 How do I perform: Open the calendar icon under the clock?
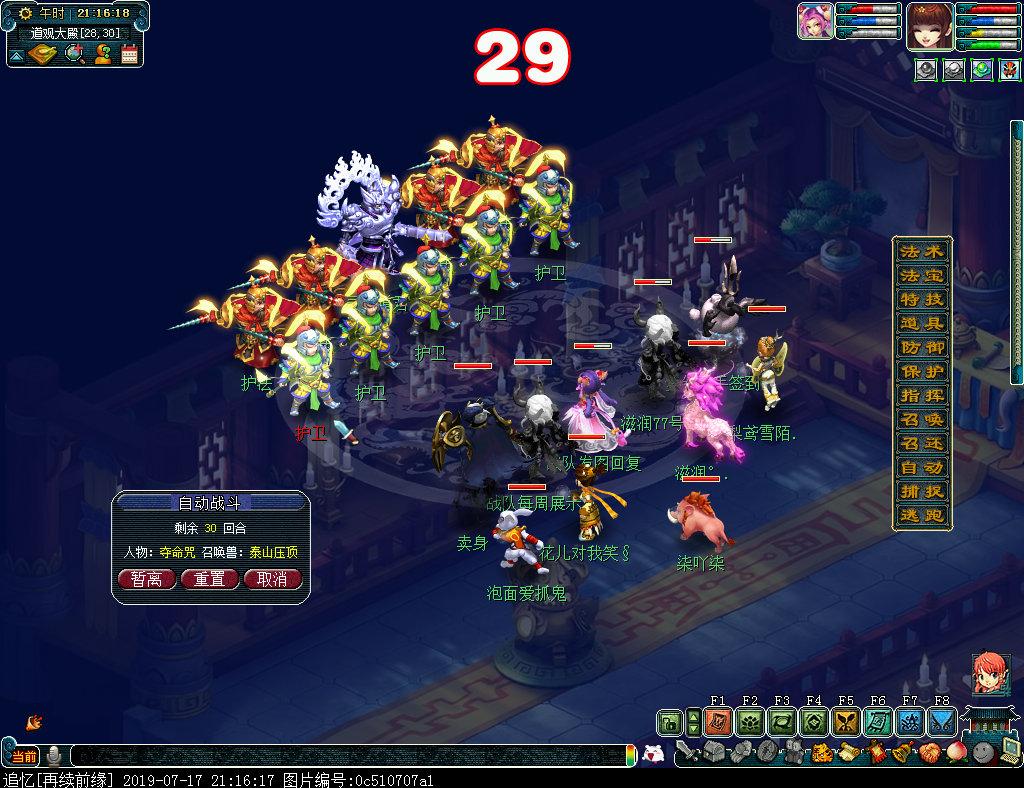[129, 54]
